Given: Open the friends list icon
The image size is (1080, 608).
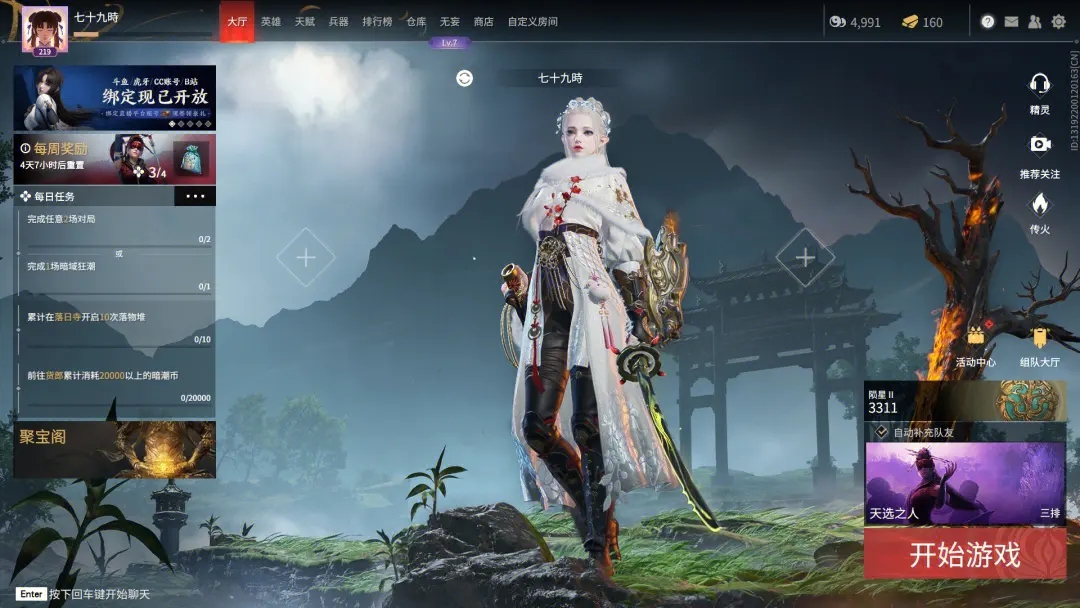Looking at the screenshot, I should pos(1034,21).
